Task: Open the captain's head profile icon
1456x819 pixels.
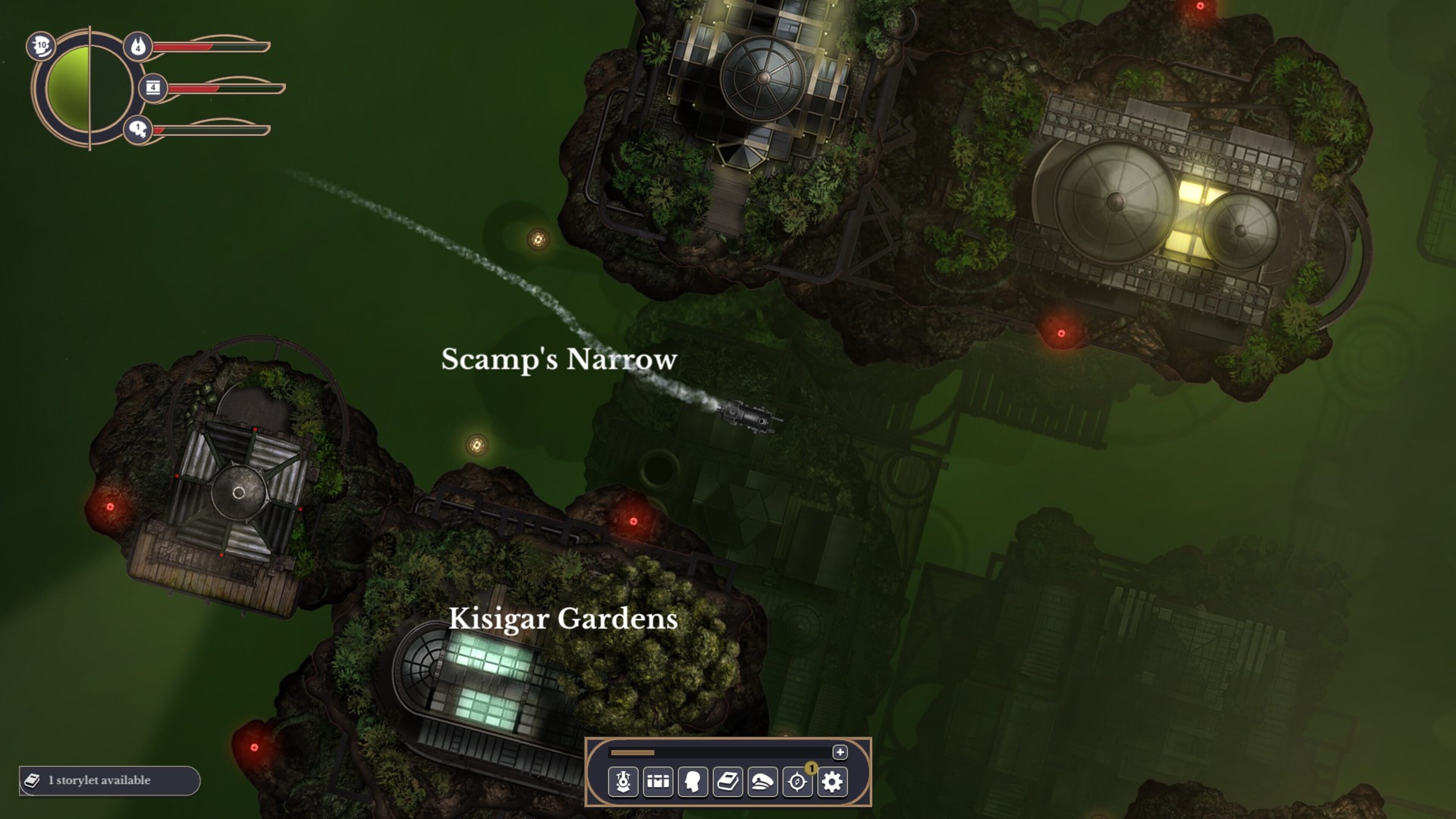Action: 693,782
